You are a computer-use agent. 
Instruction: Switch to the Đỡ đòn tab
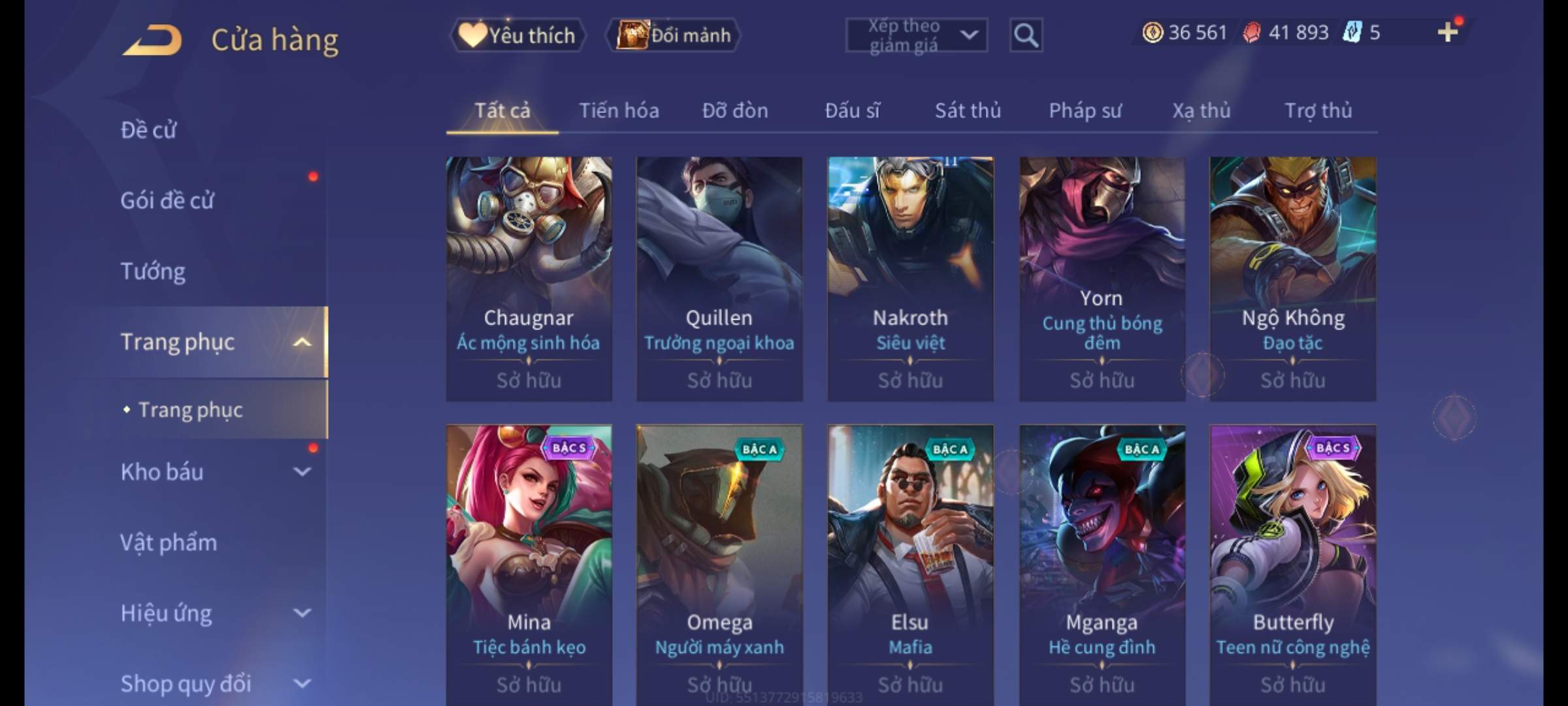pyautogui.click(x=735, y=111)
